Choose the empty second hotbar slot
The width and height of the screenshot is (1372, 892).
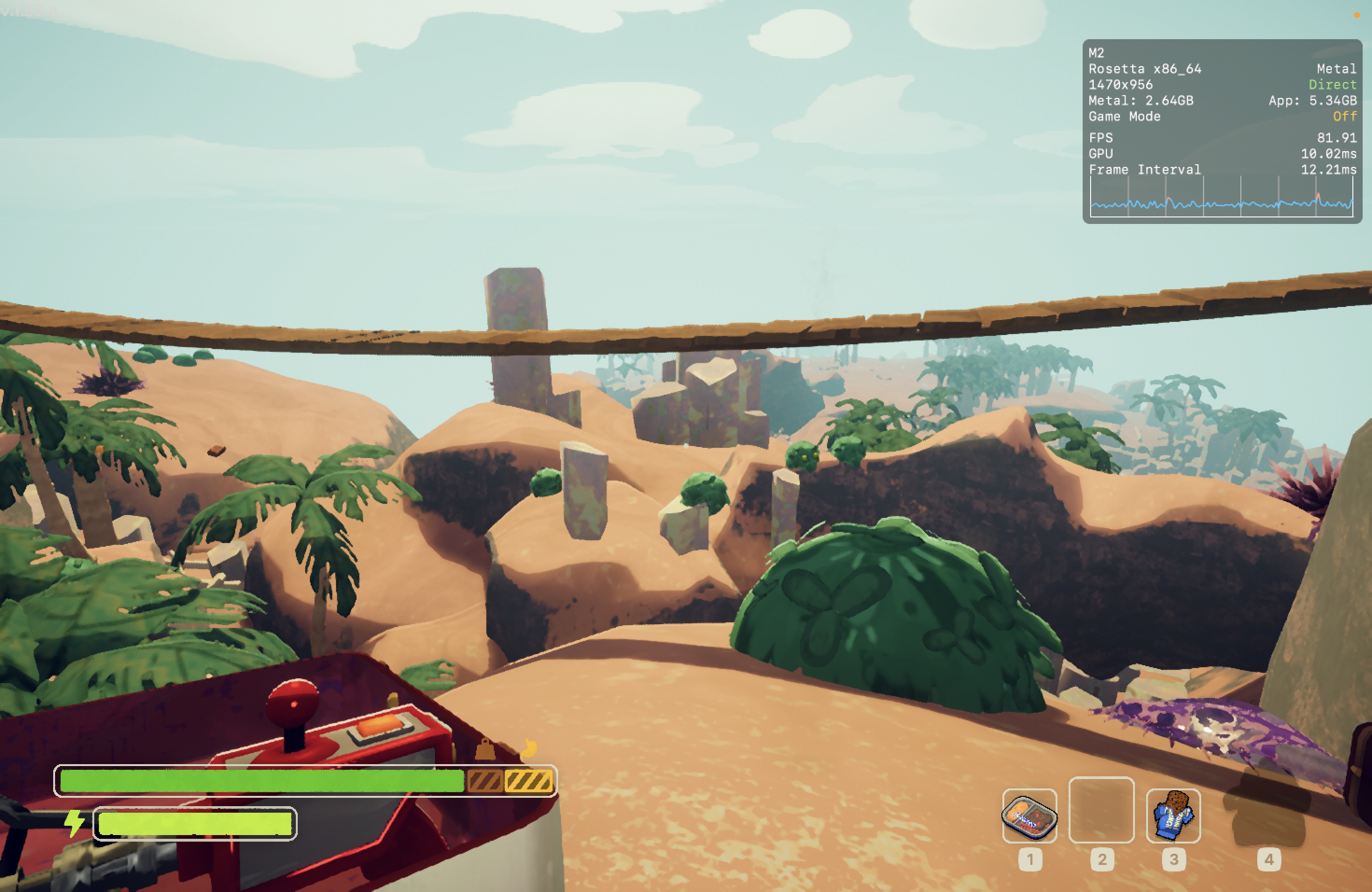point(1101,809)
